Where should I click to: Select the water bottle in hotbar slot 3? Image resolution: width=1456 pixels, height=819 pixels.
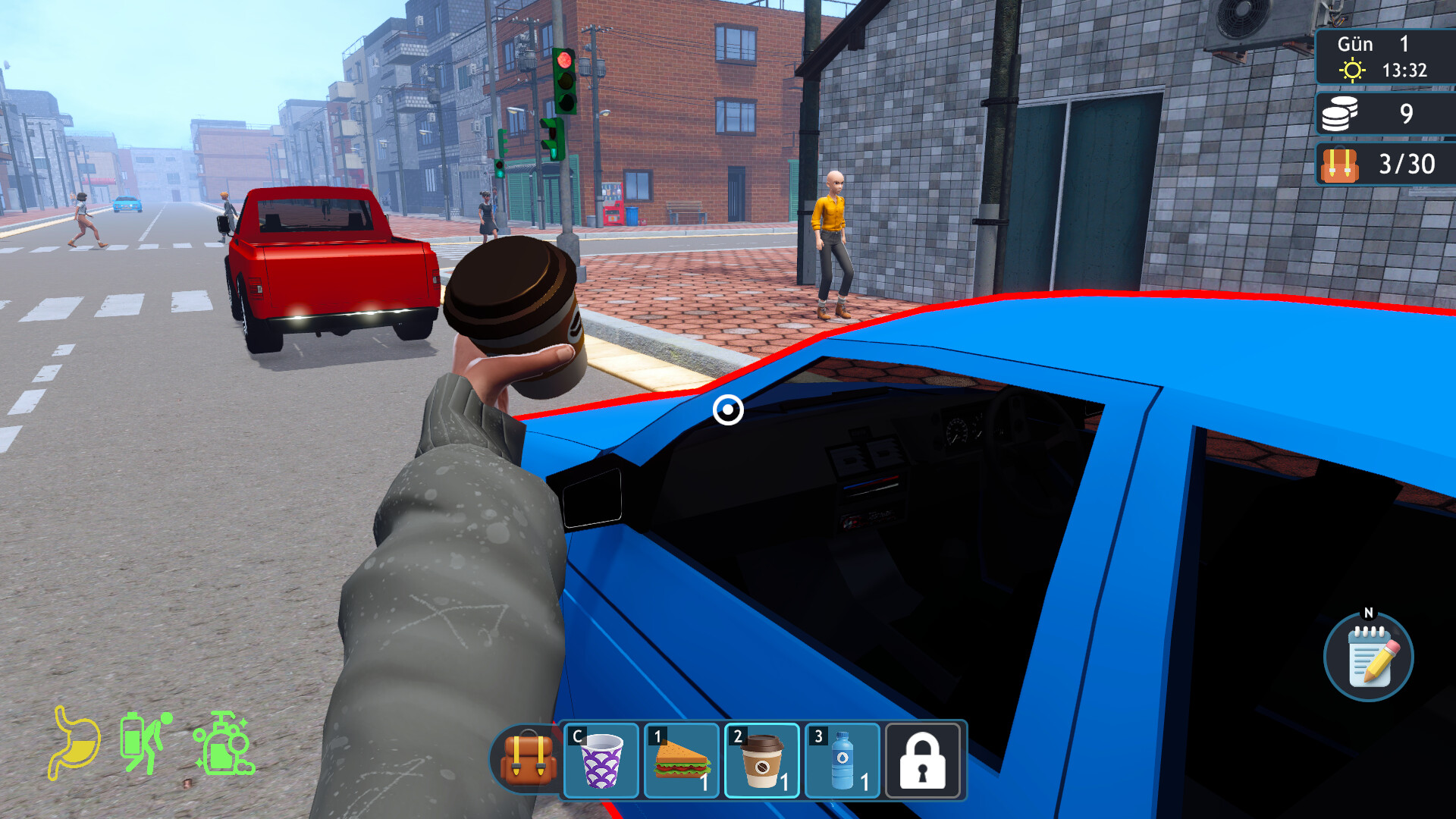coord(843,761)
